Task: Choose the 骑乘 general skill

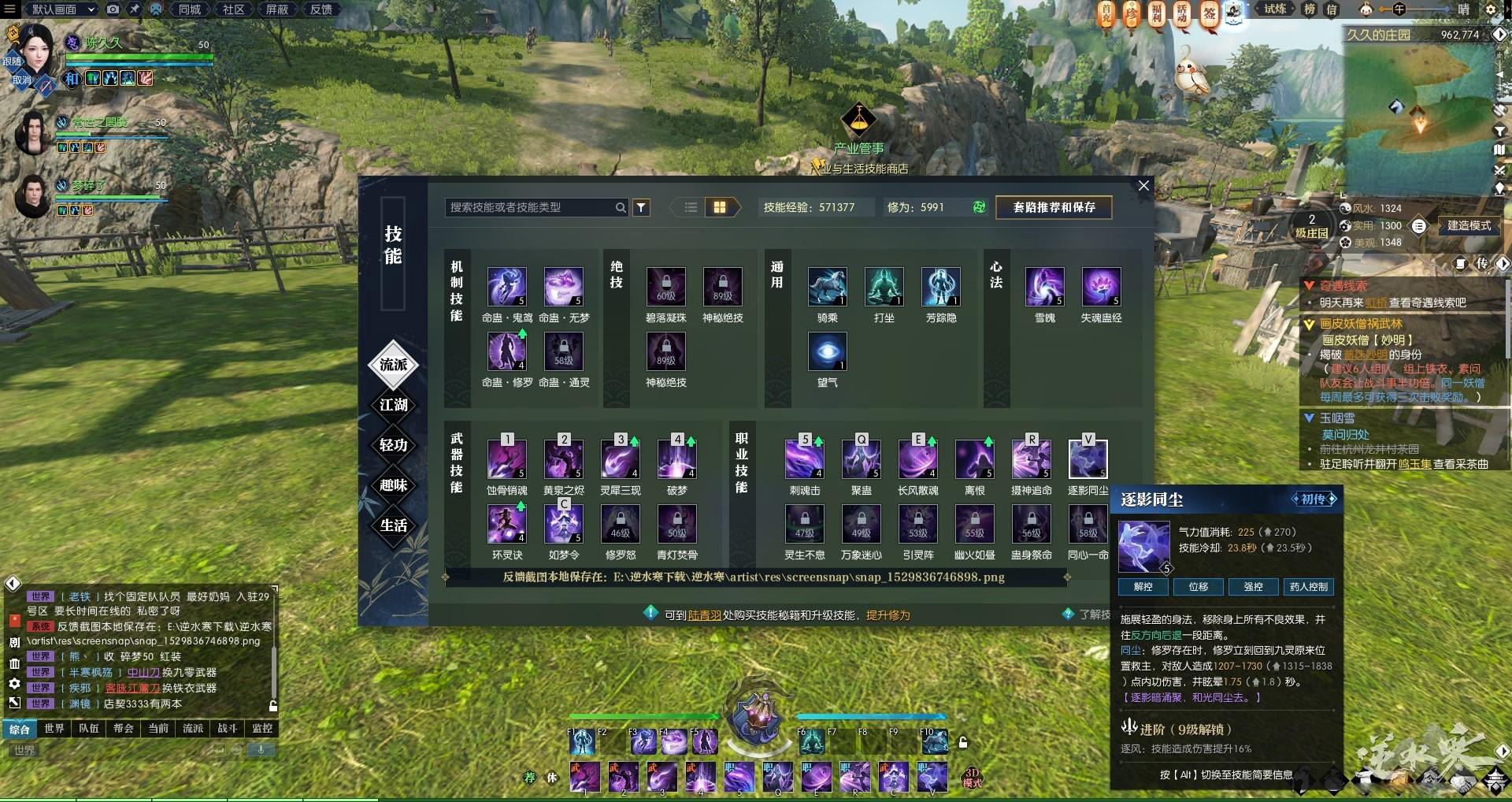Action: [x=827, y=287]
